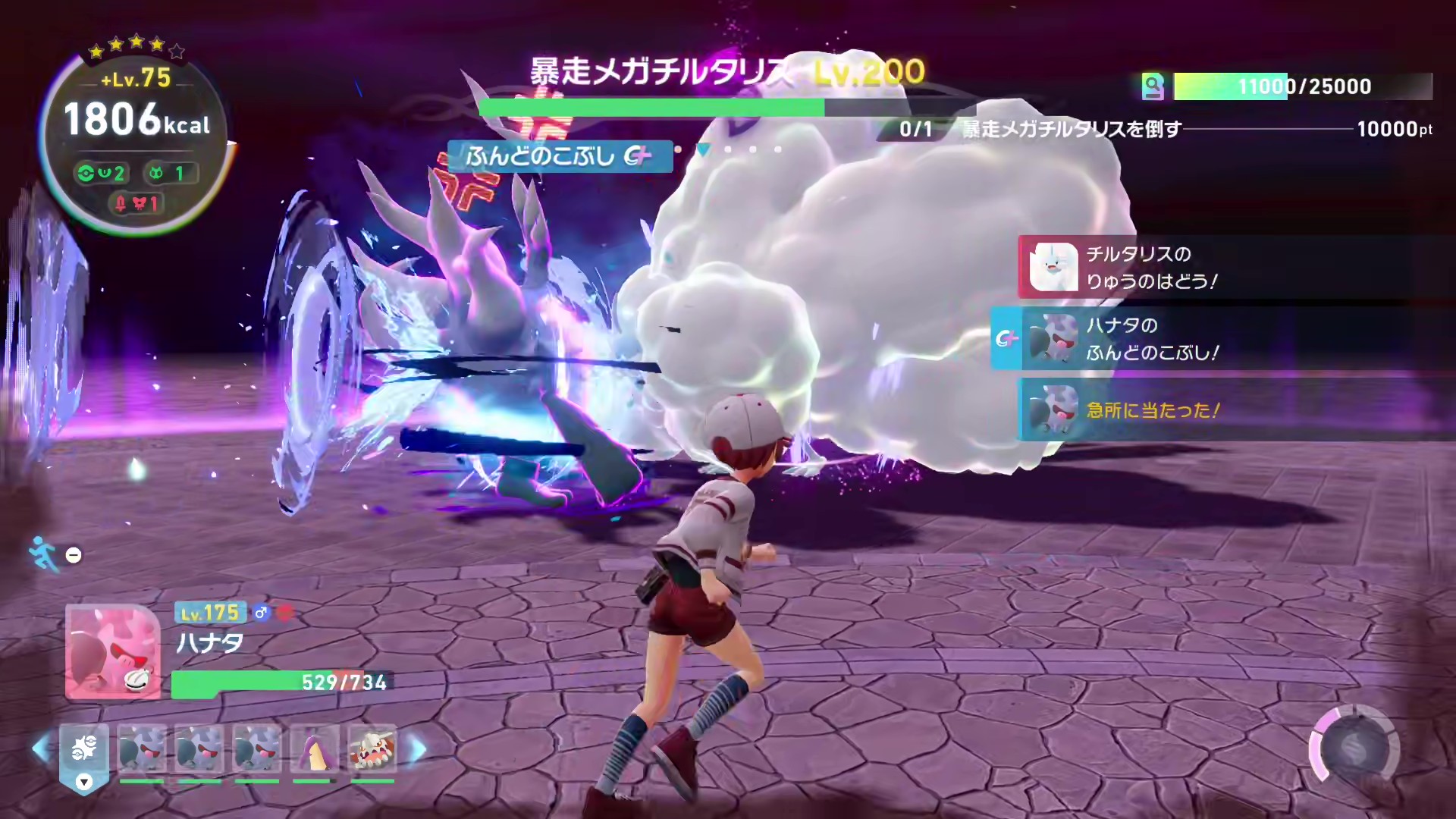Click the party bar's right arrow

(x=418, y=749)
